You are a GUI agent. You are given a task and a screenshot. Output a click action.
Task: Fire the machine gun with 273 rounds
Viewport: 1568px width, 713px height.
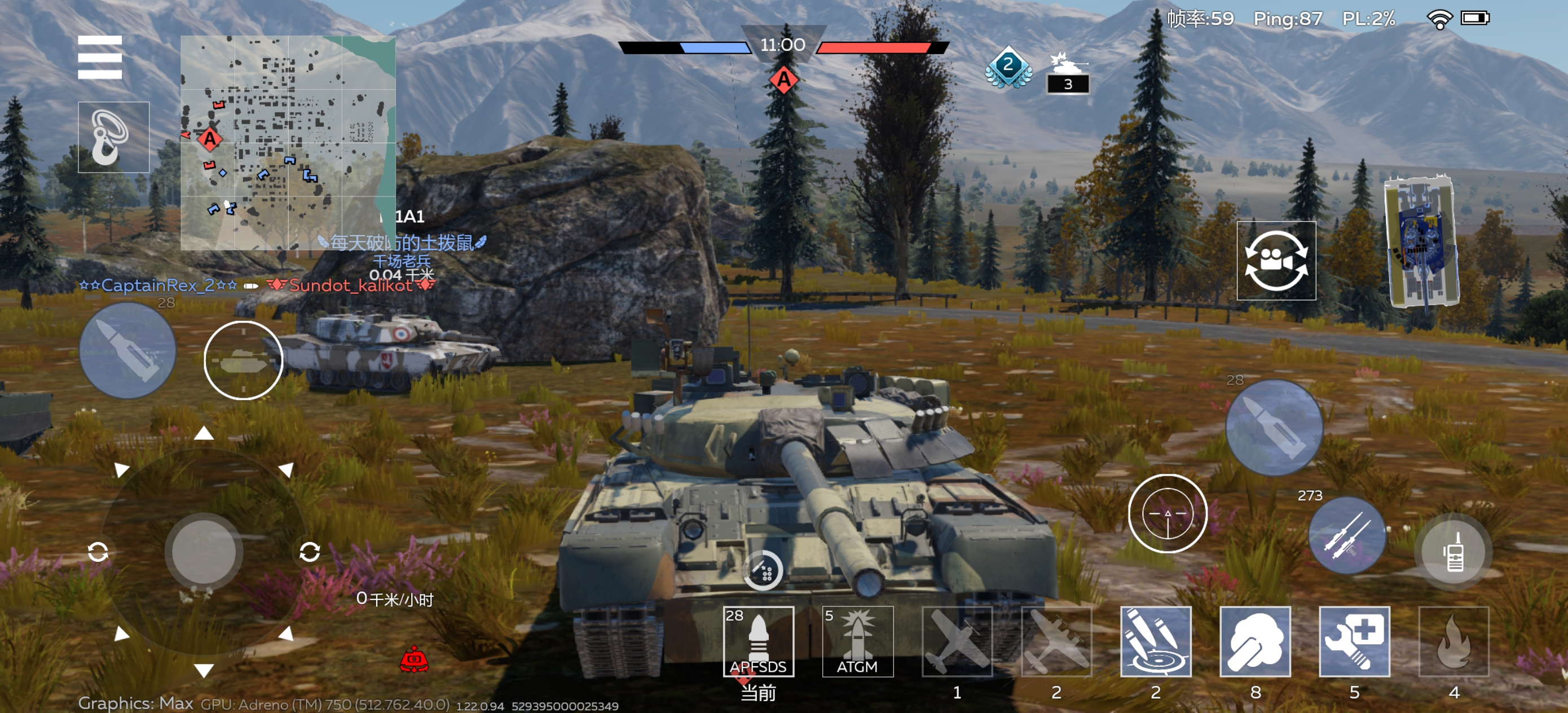1346,535
